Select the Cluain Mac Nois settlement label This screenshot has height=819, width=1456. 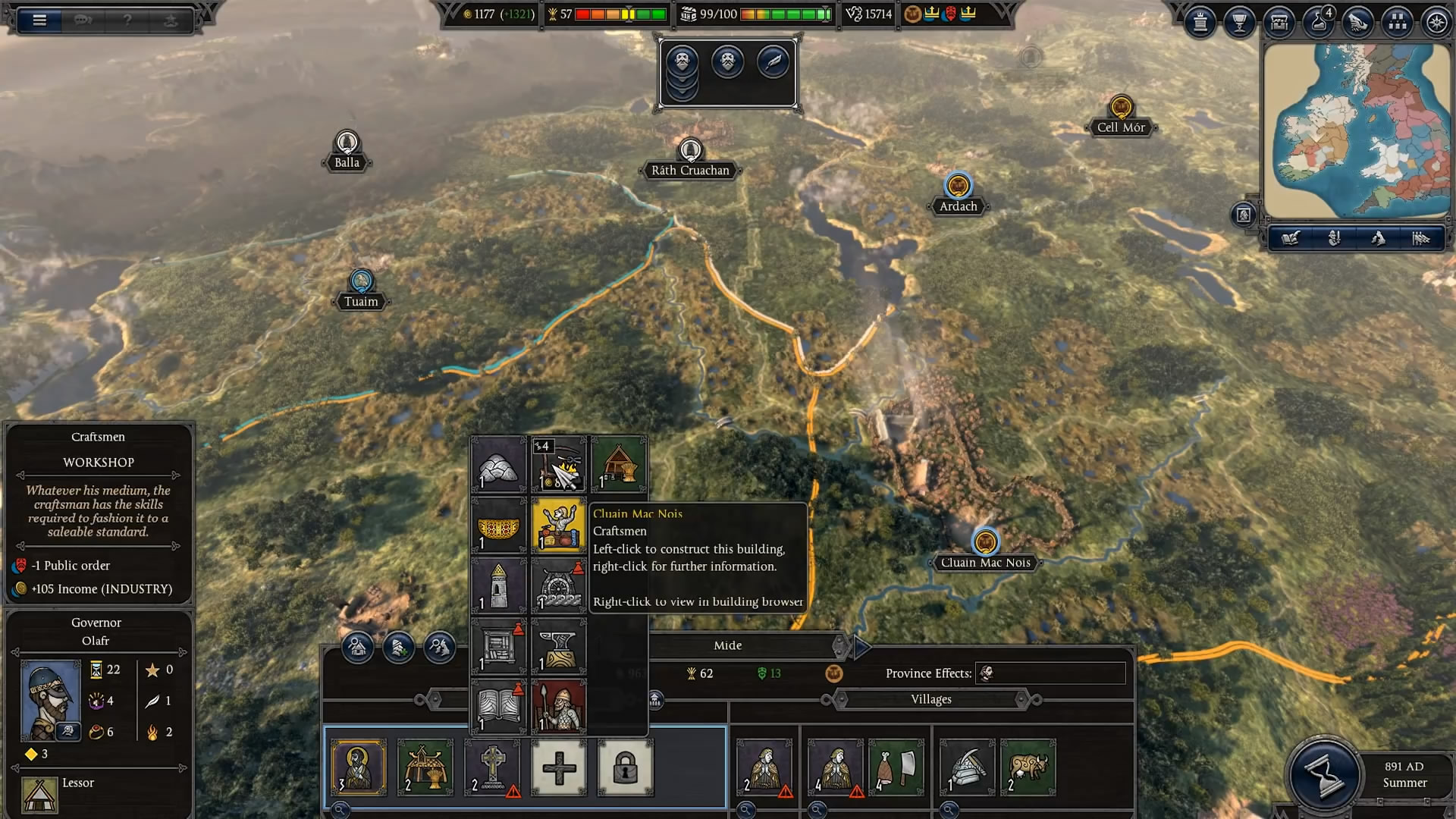coord(985,562)
